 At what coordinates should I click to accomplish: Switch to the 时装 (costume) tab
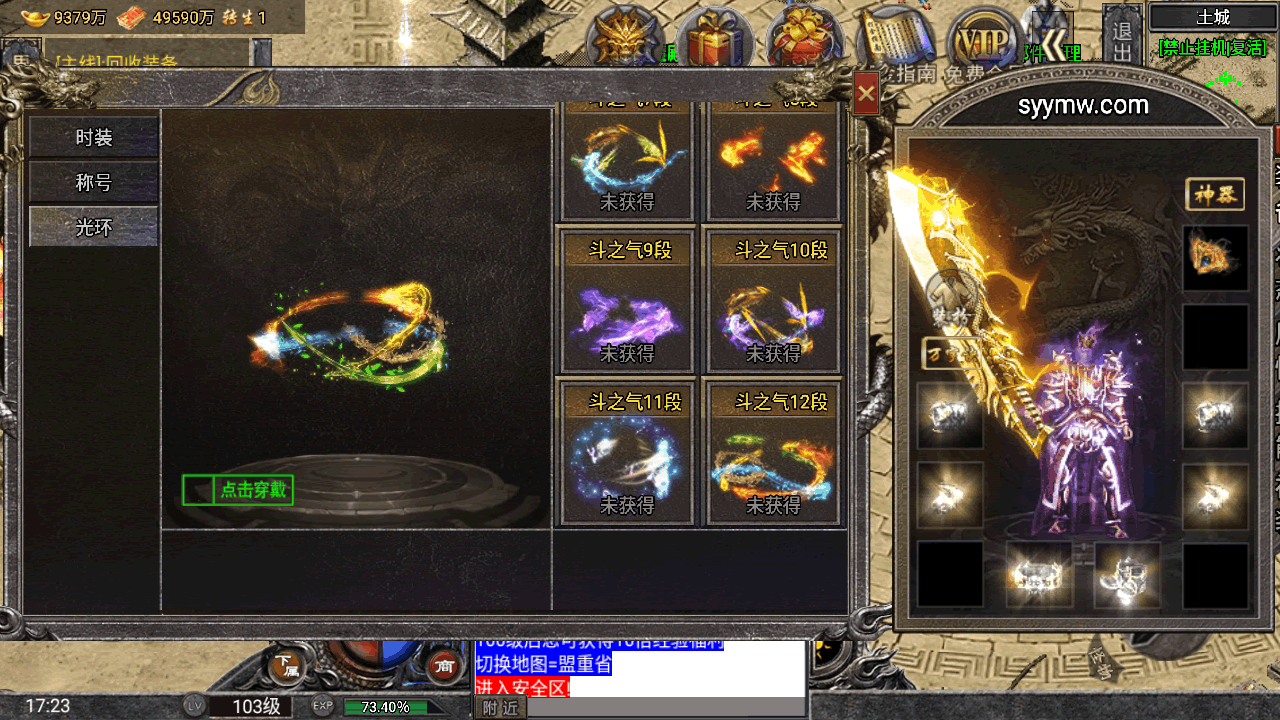point(93,138)
